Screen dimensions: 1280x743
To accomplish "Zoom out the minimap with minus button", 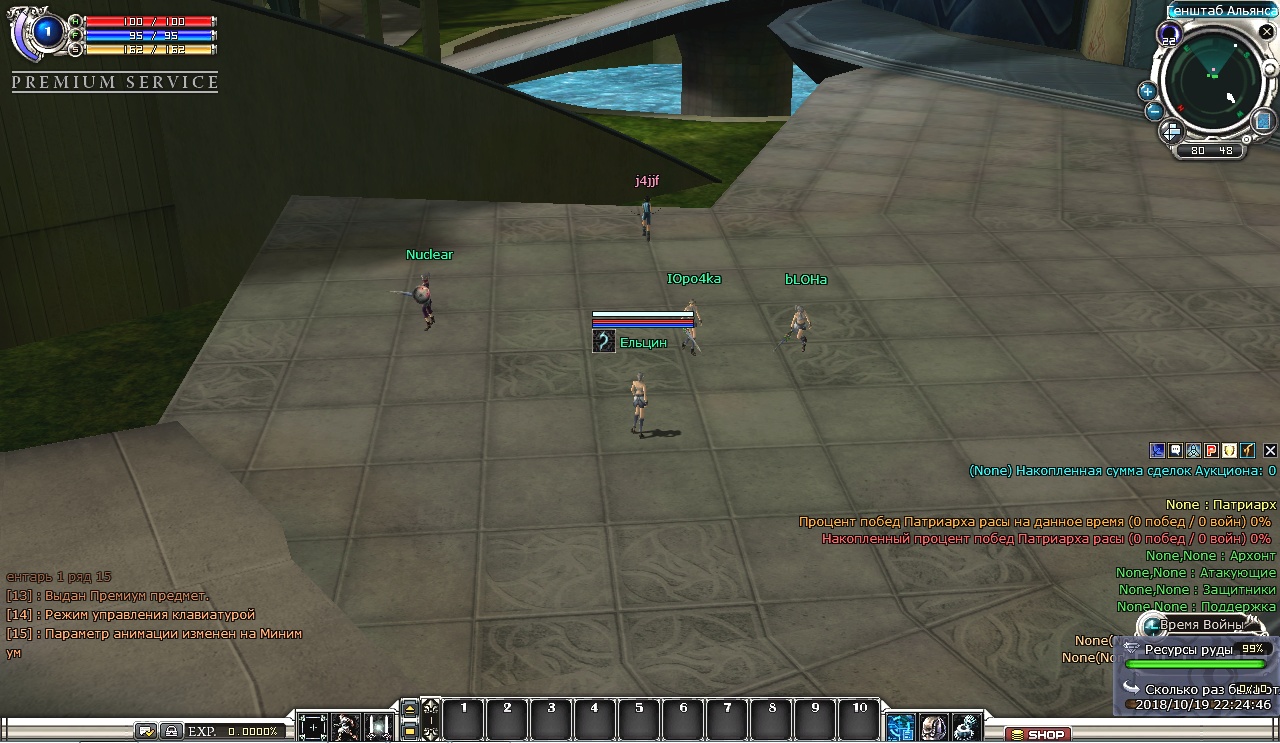I will point(1153,111).
